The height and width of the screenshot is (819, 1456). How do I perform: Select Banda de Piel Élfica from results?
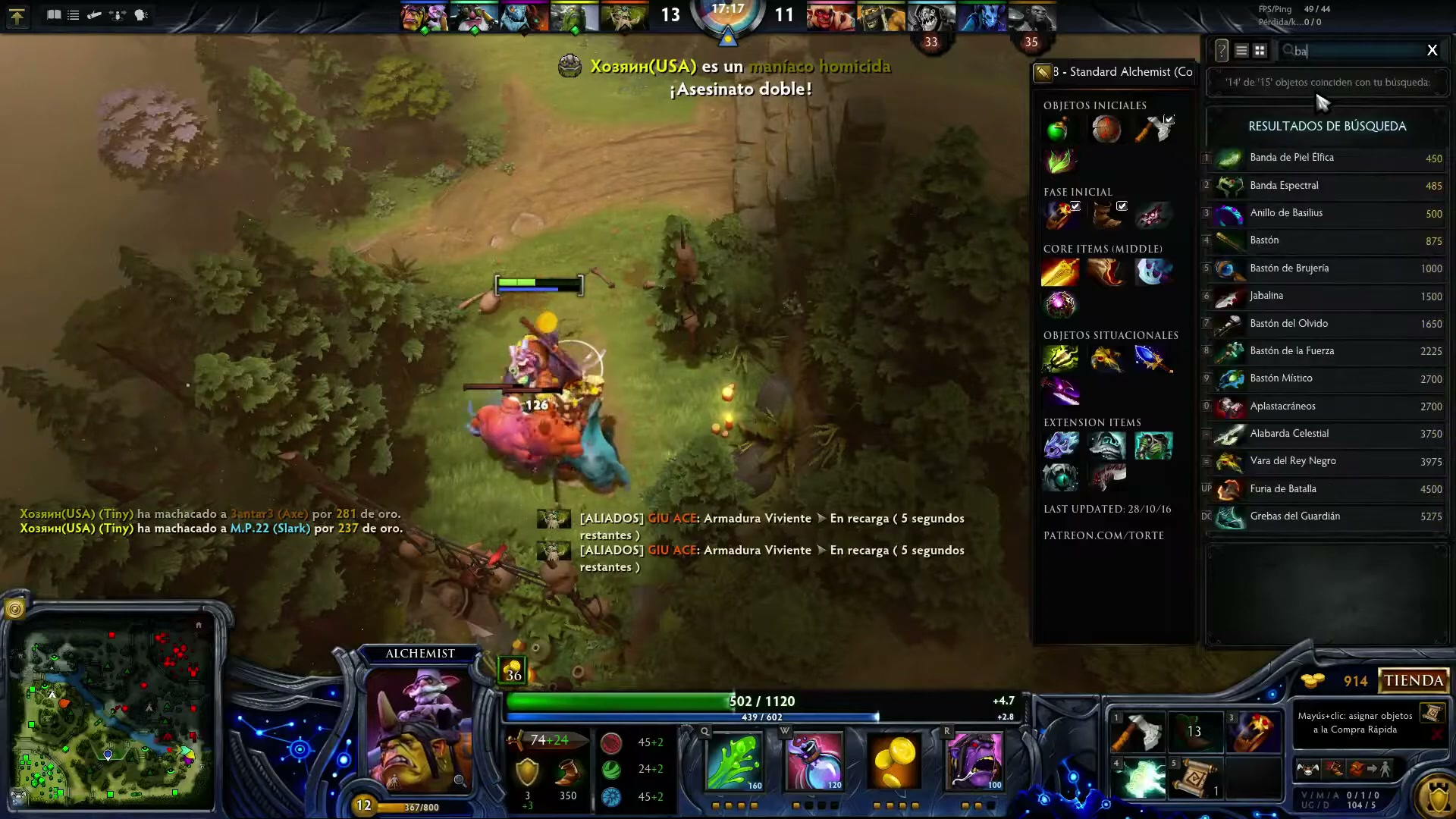(x=1327, y=158)
